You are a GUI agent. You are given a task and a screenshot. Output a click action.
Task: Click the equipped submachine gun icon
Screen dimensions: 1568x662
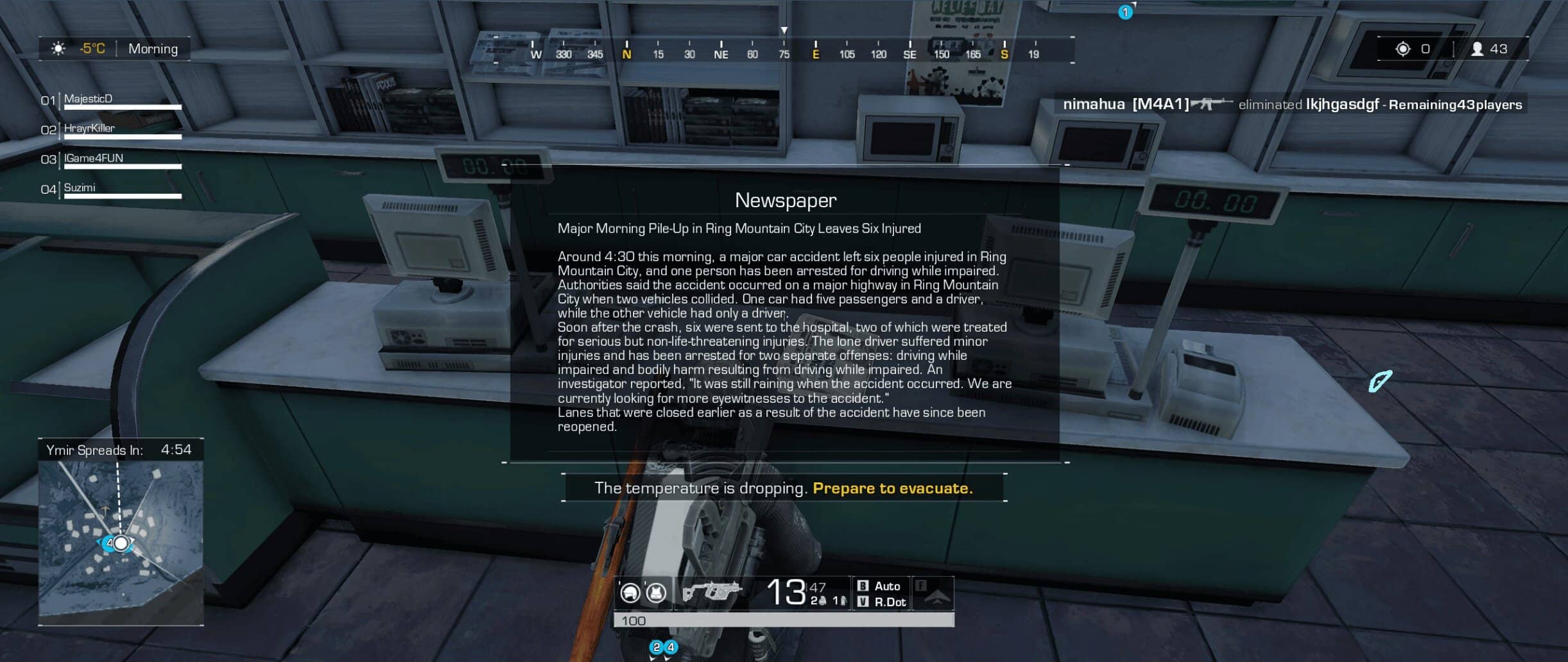point(712,591)
